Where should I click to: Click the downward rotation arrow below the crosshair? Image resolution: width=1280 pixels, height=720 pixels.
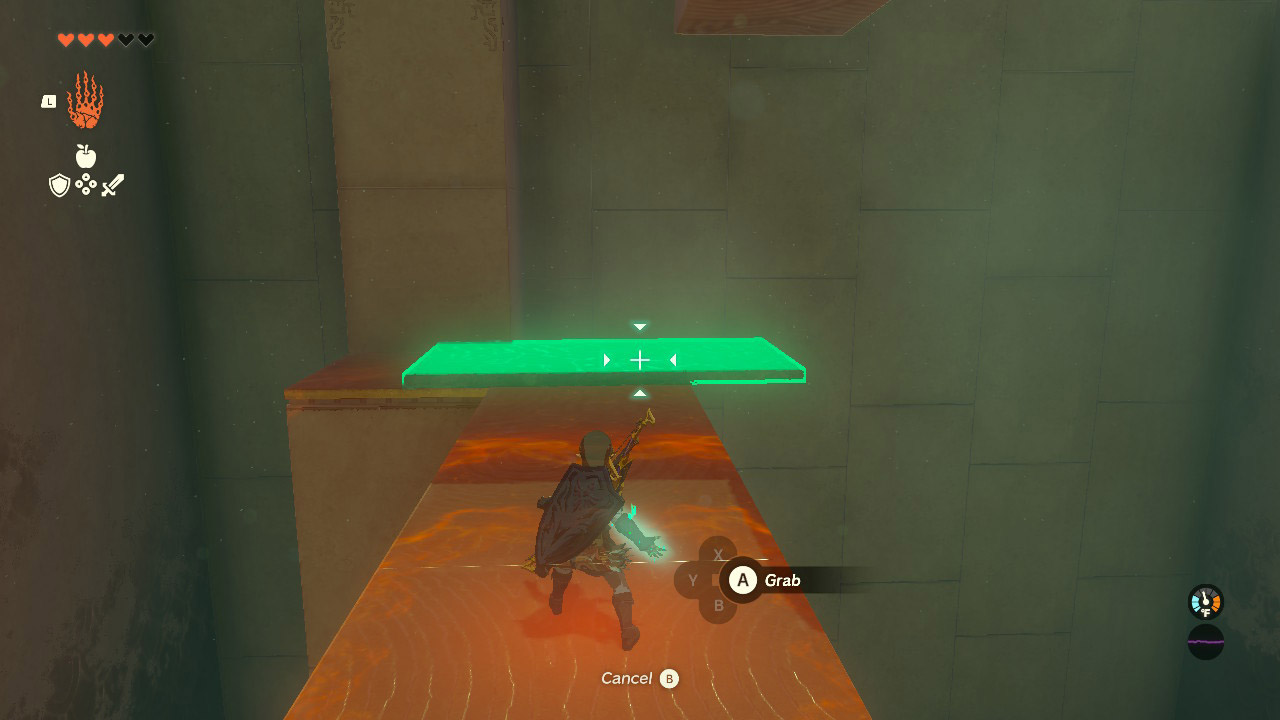638,392
